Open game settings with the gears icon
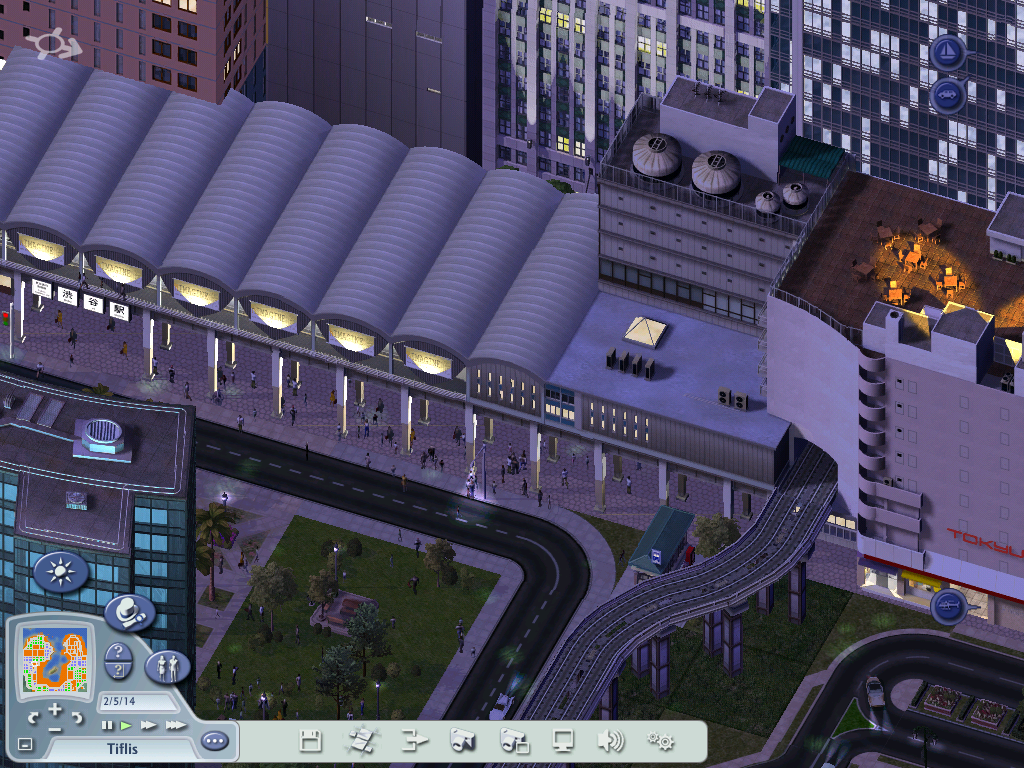1024x768 pixels. [x=660, y=741]
